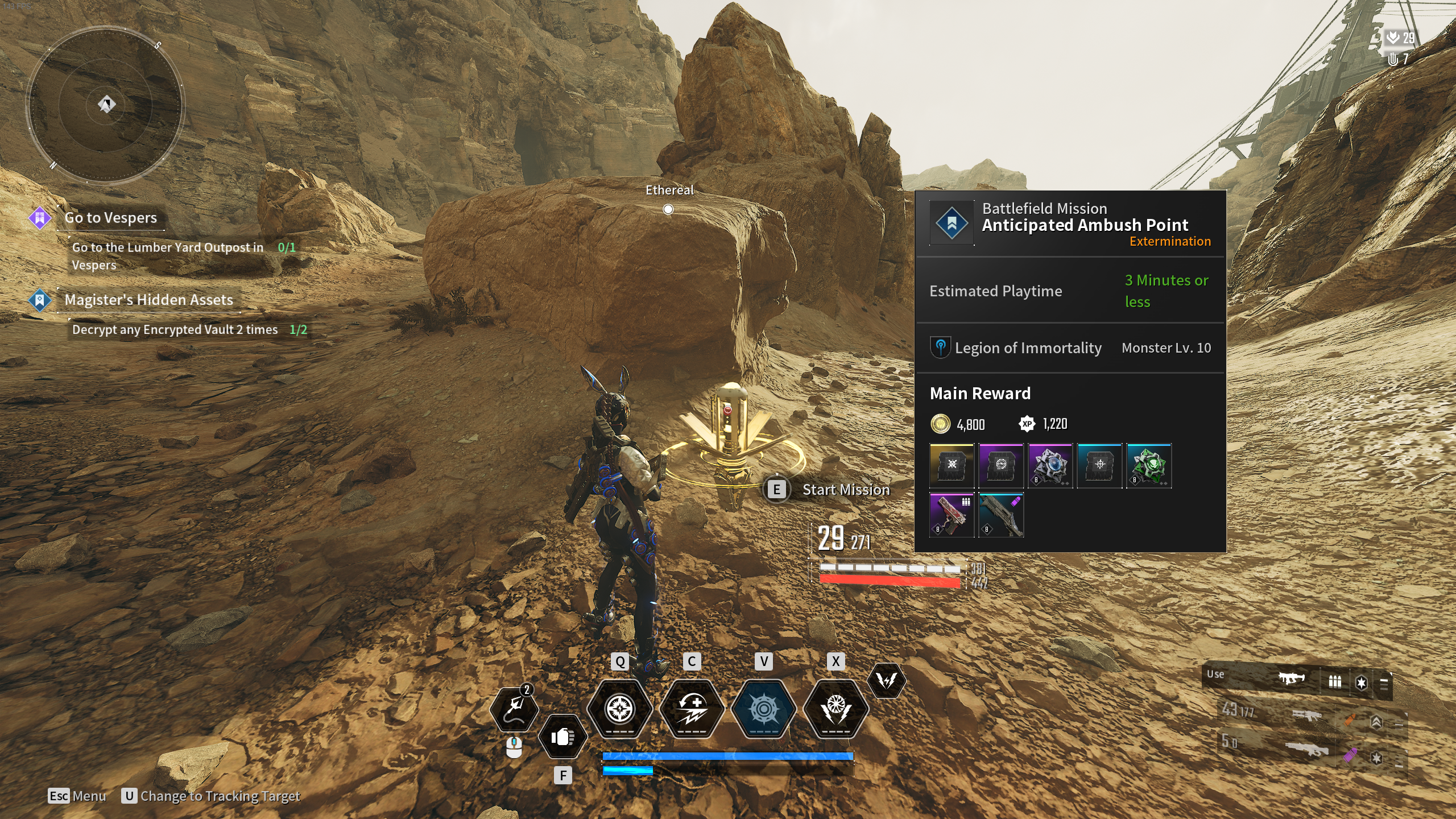Inspect the red handgun reward
The width and height of the screenshot is (1456, 819).
[x=952, y=515]
